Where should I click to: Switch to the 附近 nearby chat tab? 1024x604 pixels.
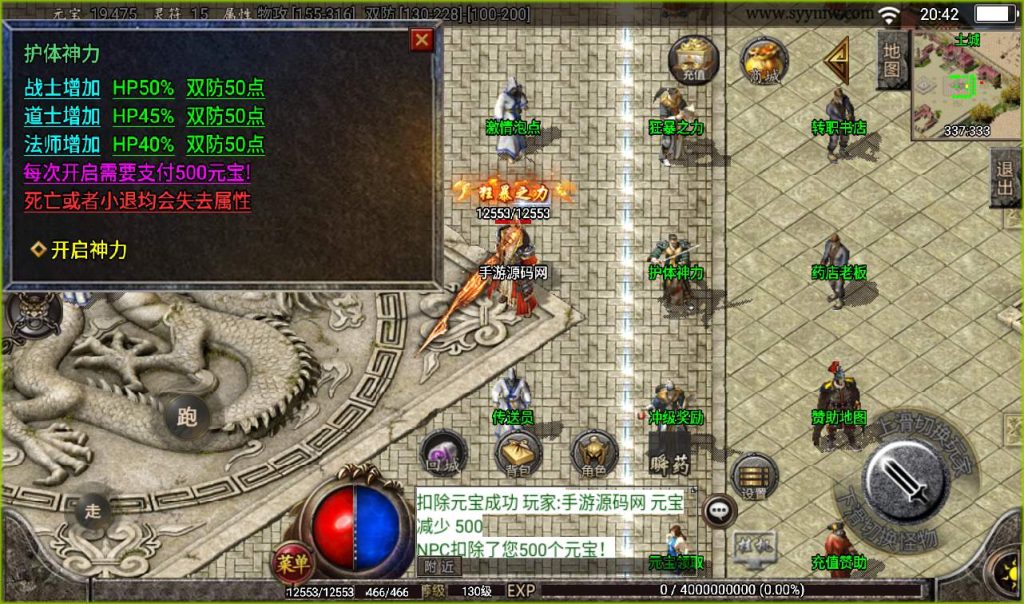pos(439,566)
